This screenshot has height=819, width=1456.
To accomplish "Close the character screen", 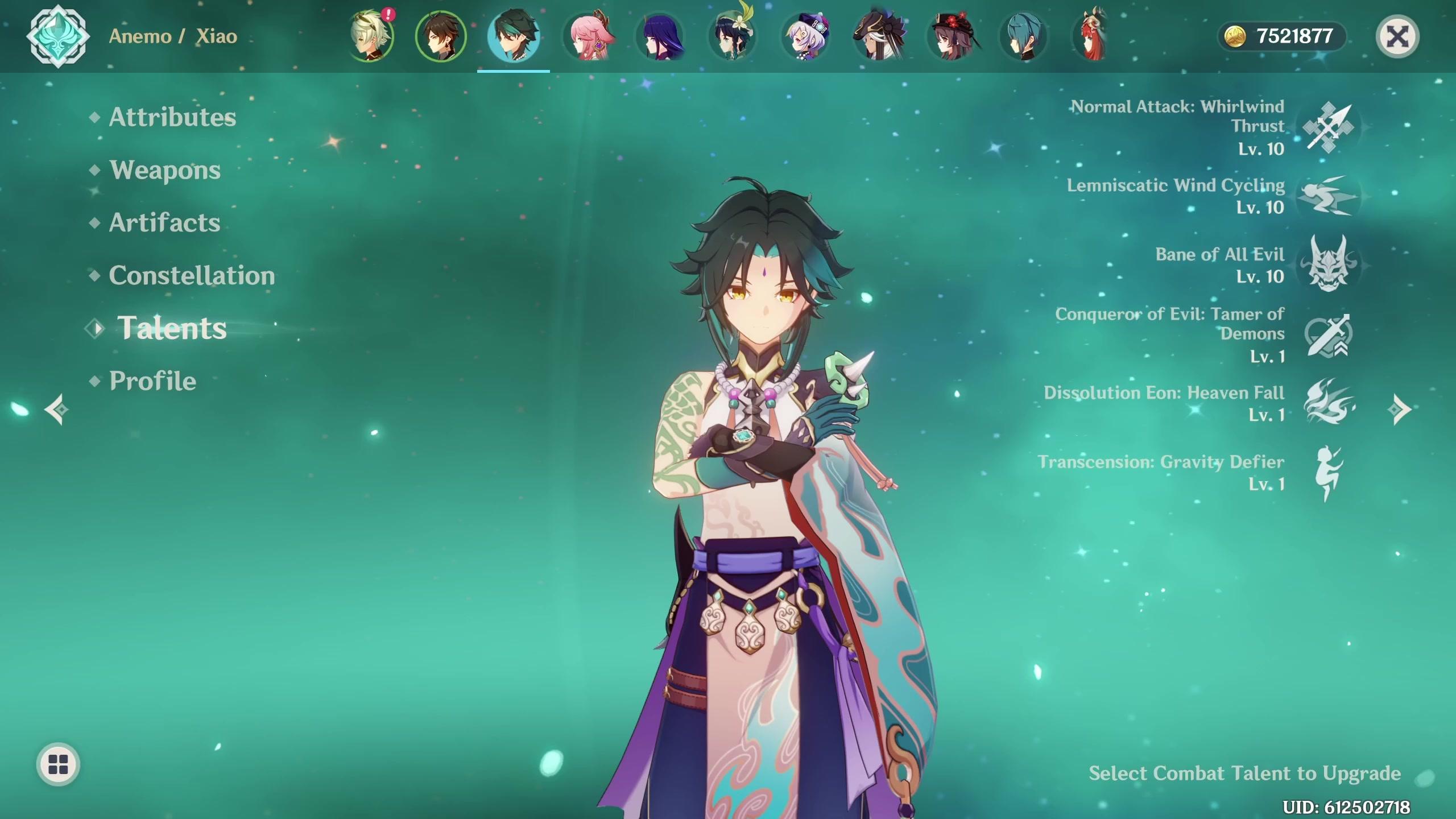I will pyautogui.click(x=1397, y=37).
